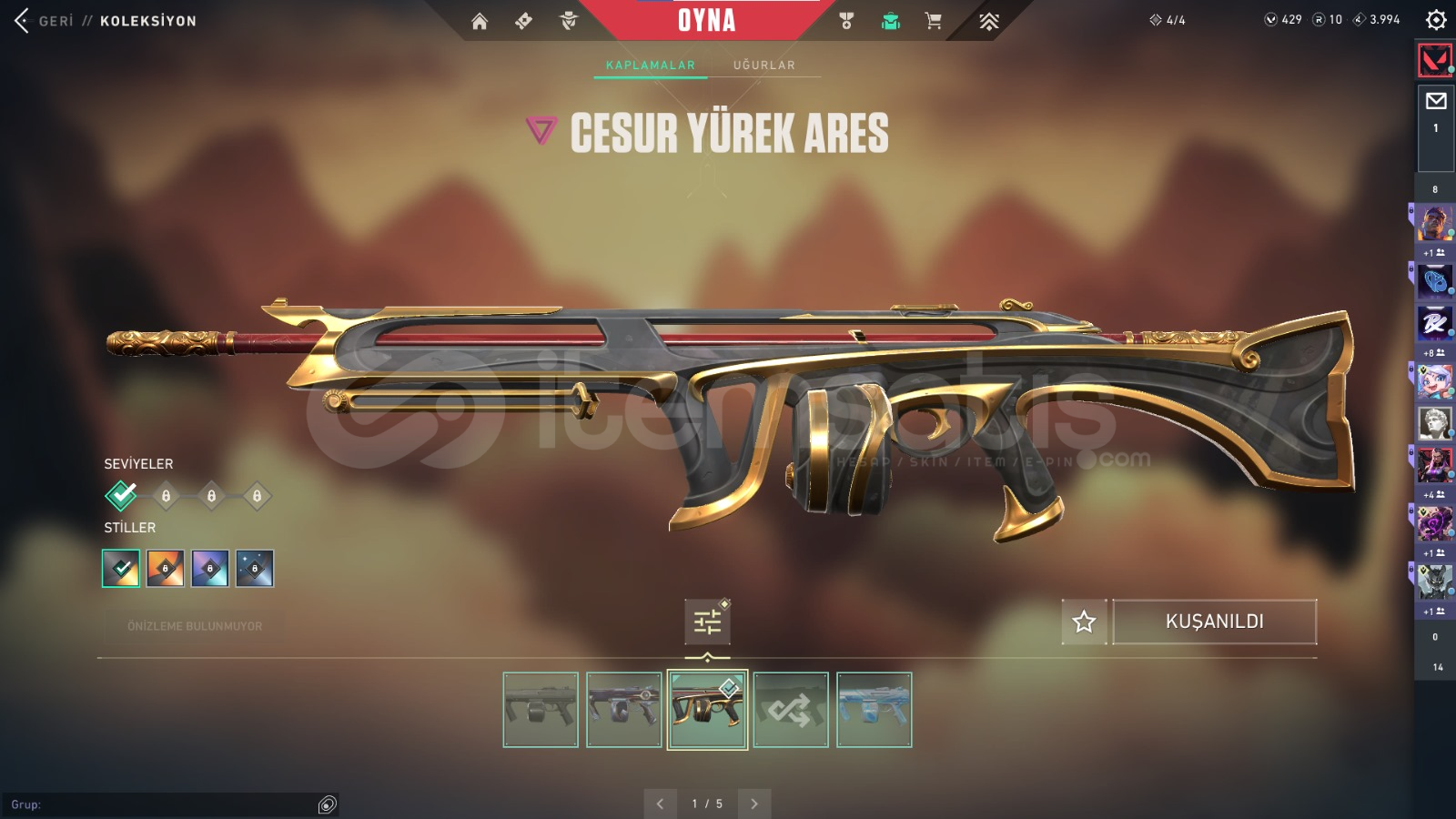
Task: Choose the blue-white Ares skin thumbnail
Action: [x=874, y=710]
